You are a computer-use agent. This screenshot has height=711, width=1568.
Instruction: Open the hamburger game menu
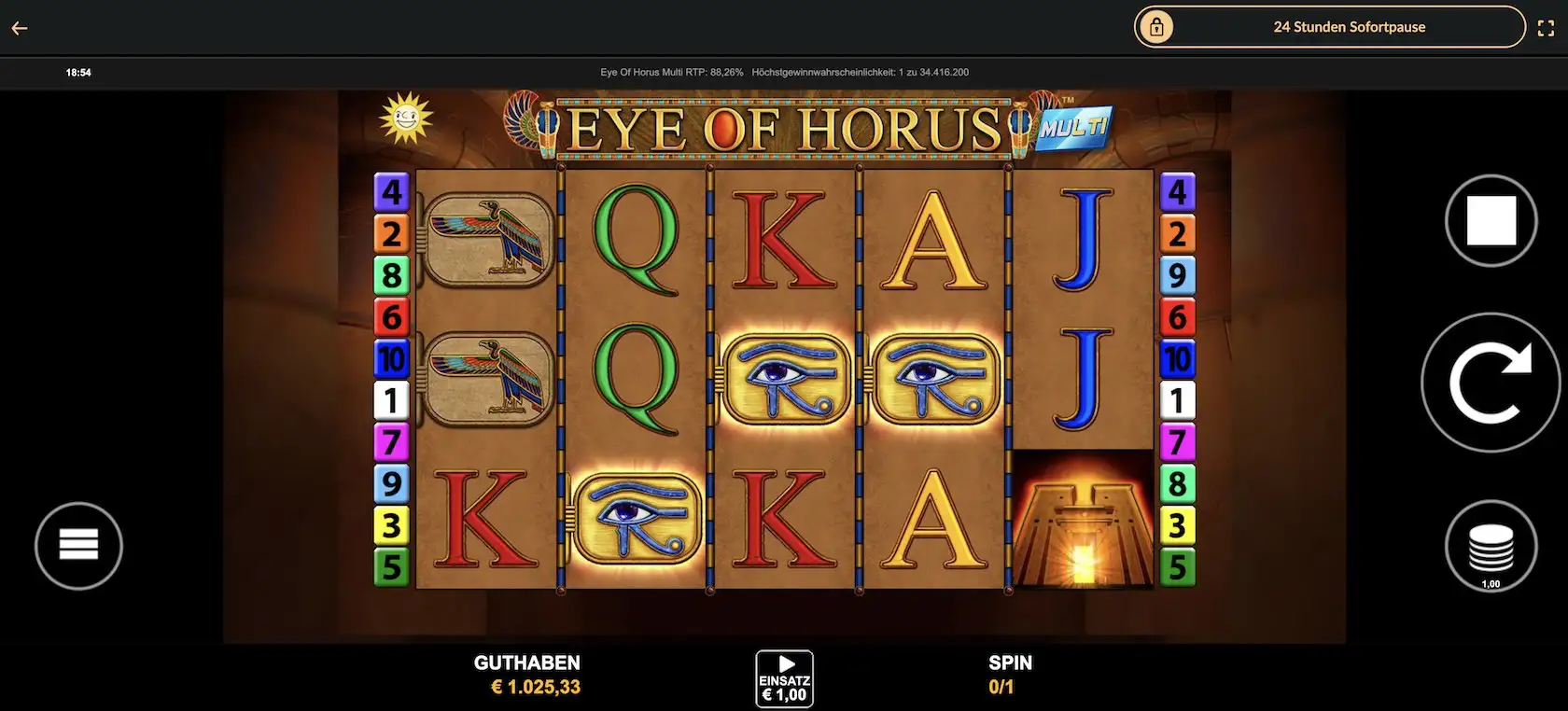point(78,546)
